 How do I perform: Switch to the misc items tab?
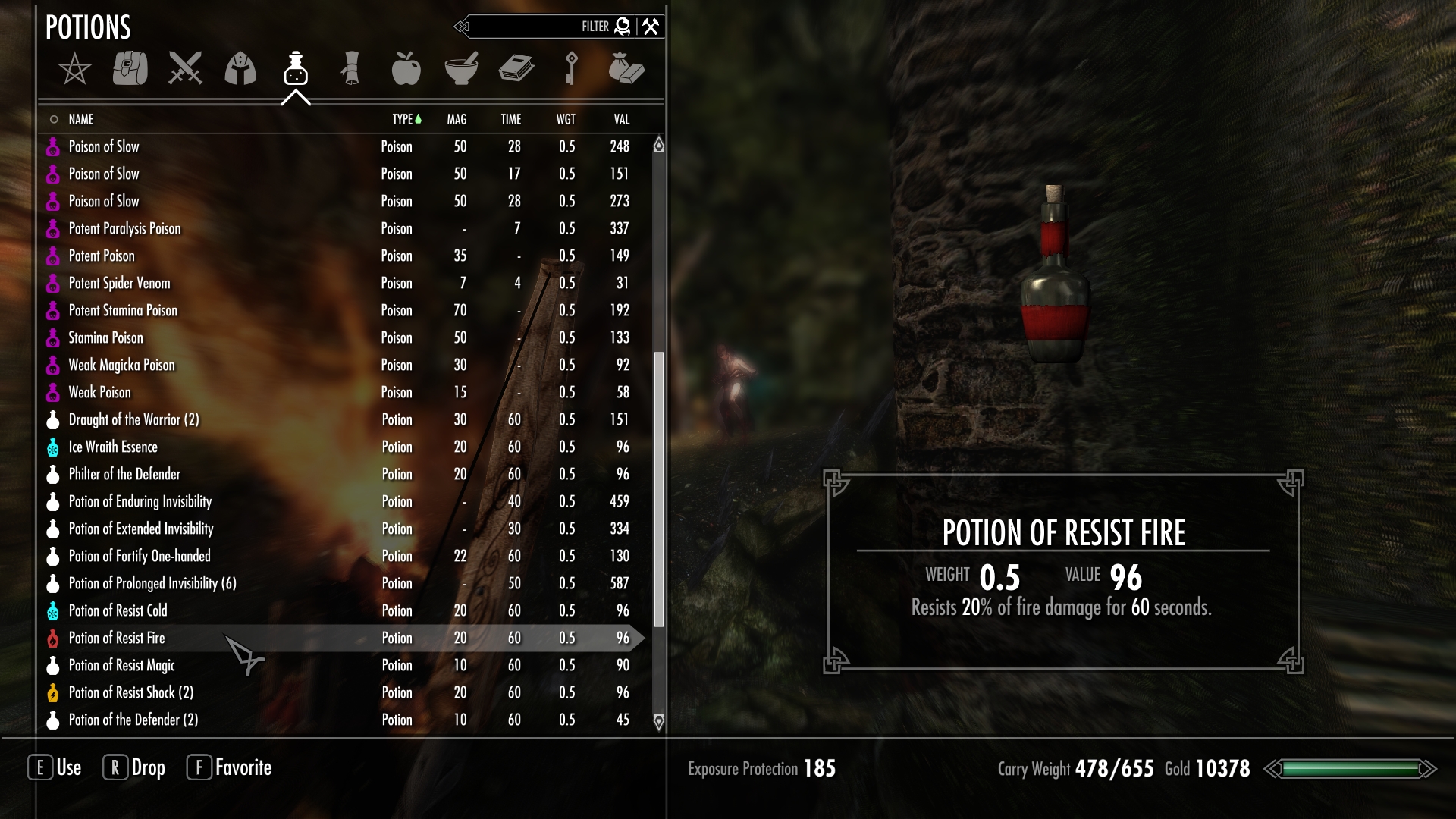pos(626,68)
